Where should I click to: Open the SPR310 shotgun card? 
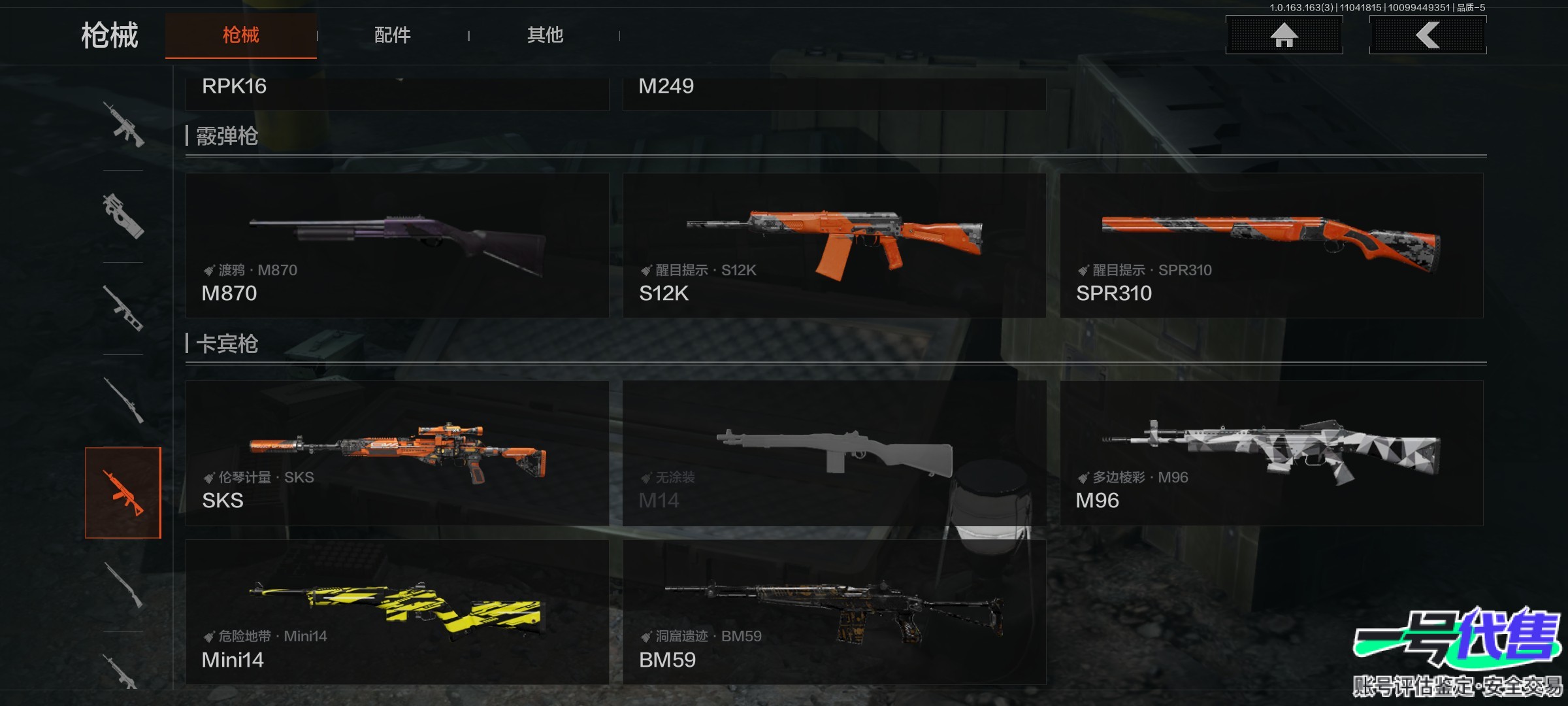pyautogui.click(x=1271, y=246)
